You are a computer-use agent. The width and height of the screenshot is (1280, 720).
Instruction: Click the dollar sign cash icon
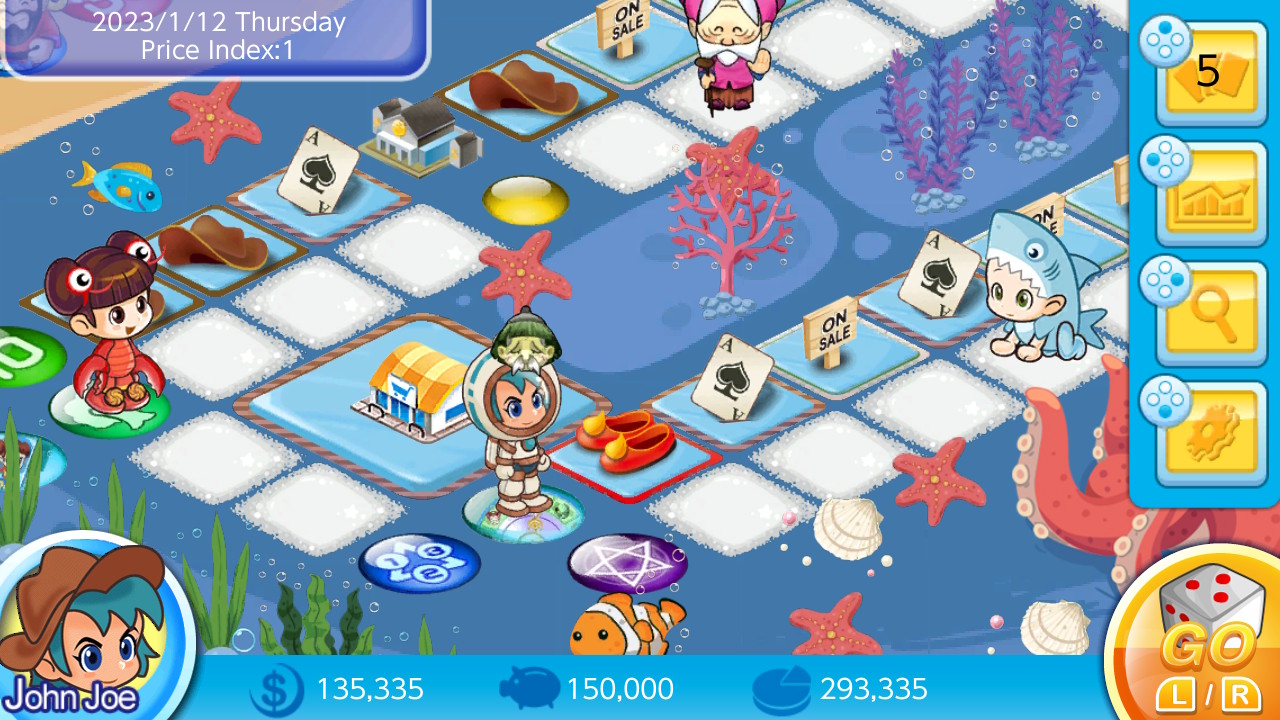[x=277, y=688]
